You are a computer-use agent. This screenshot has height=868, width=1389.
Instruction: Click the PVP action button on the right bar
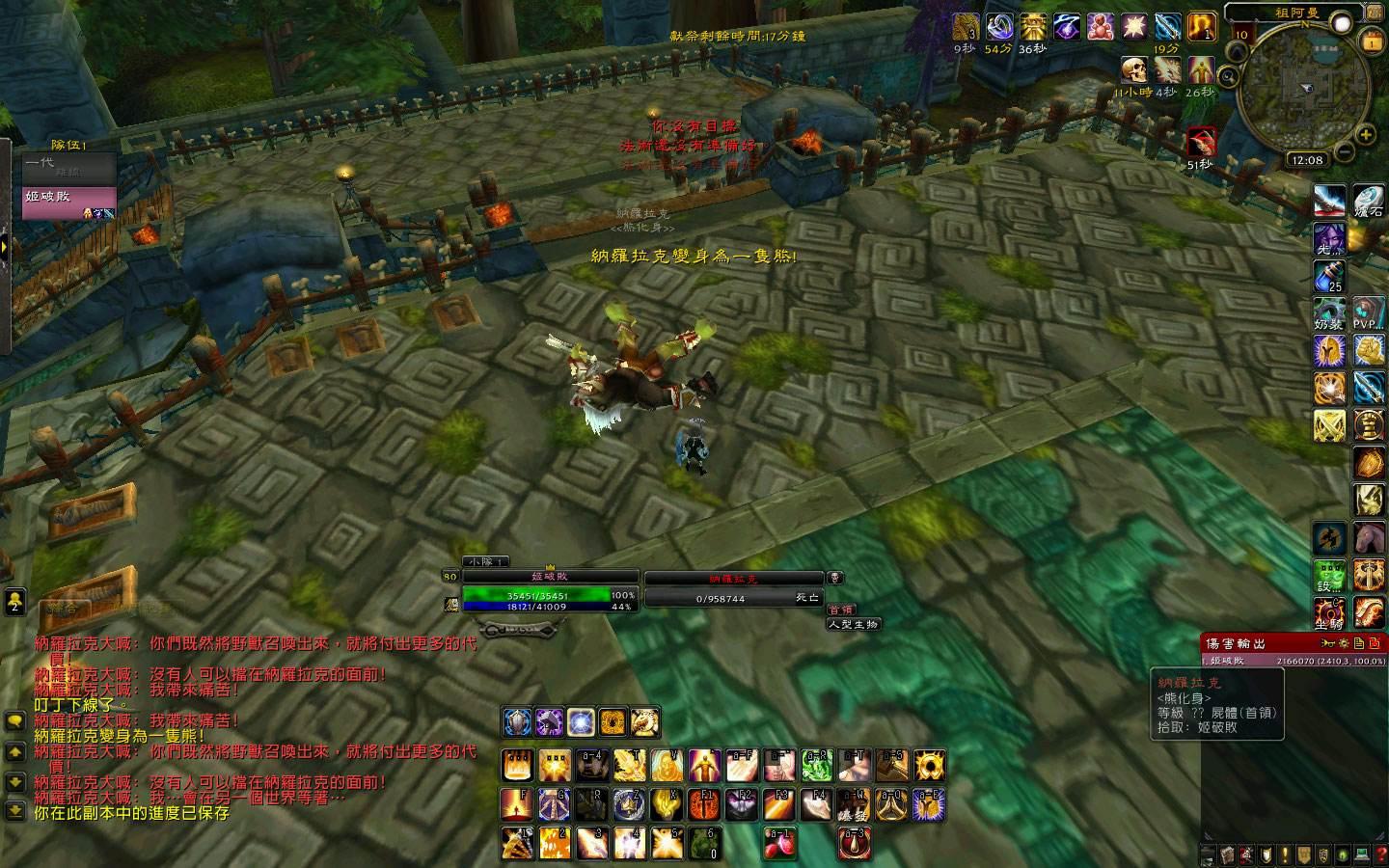pyautogui.click(x=1367, y=314)
